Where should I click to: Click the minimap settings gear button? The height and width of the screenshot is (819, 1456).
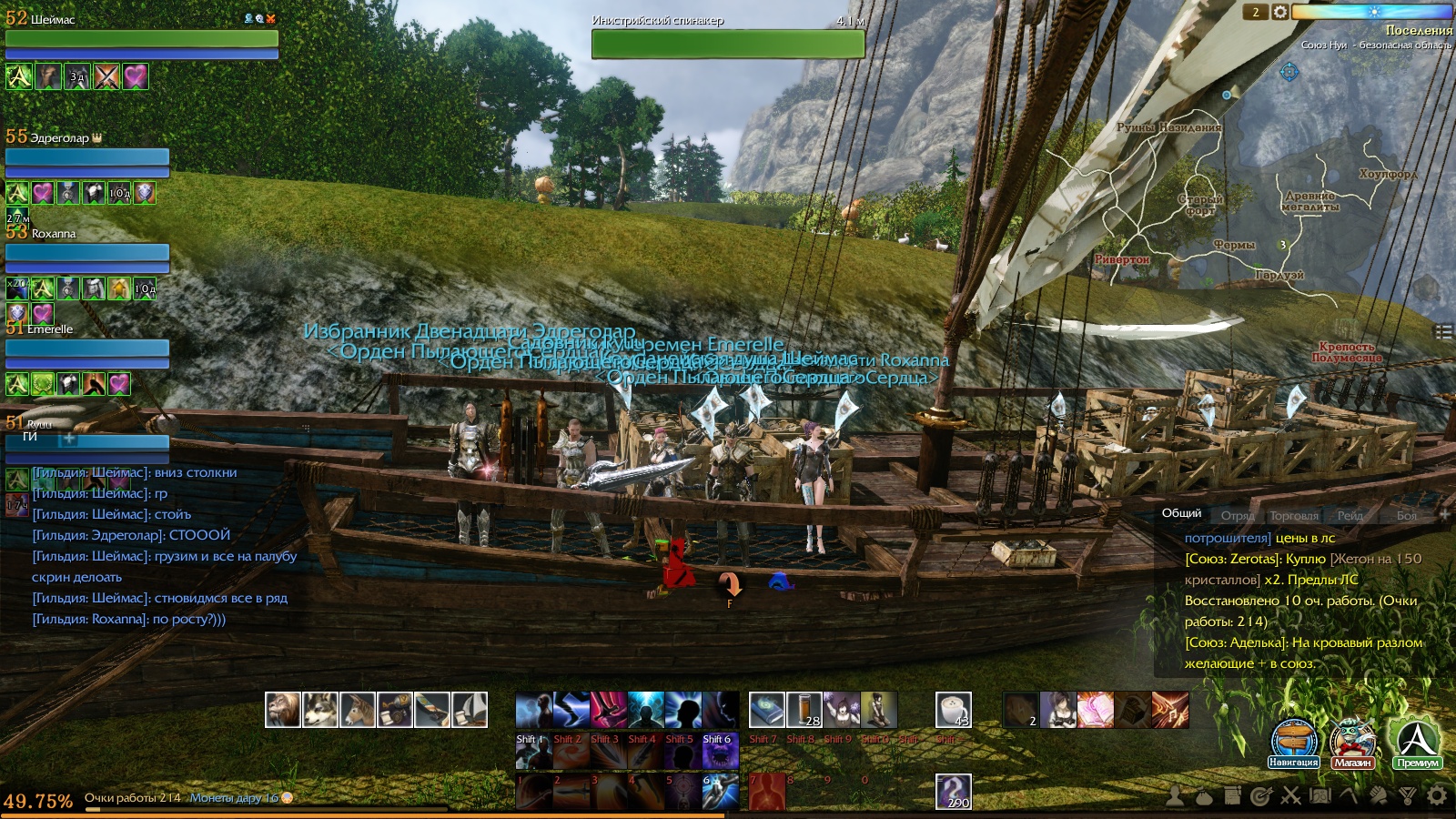point(1279,12)
